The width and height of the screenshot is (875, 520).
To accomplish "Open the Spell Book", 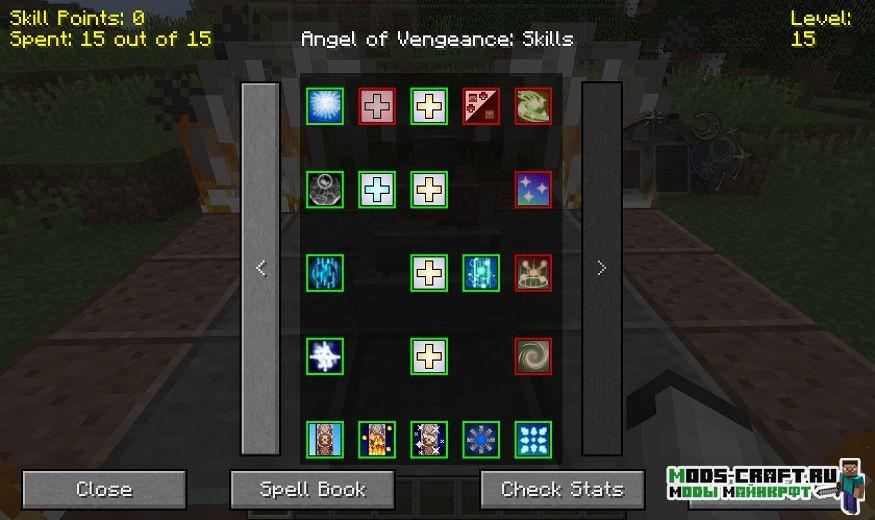I will (313, 490).
